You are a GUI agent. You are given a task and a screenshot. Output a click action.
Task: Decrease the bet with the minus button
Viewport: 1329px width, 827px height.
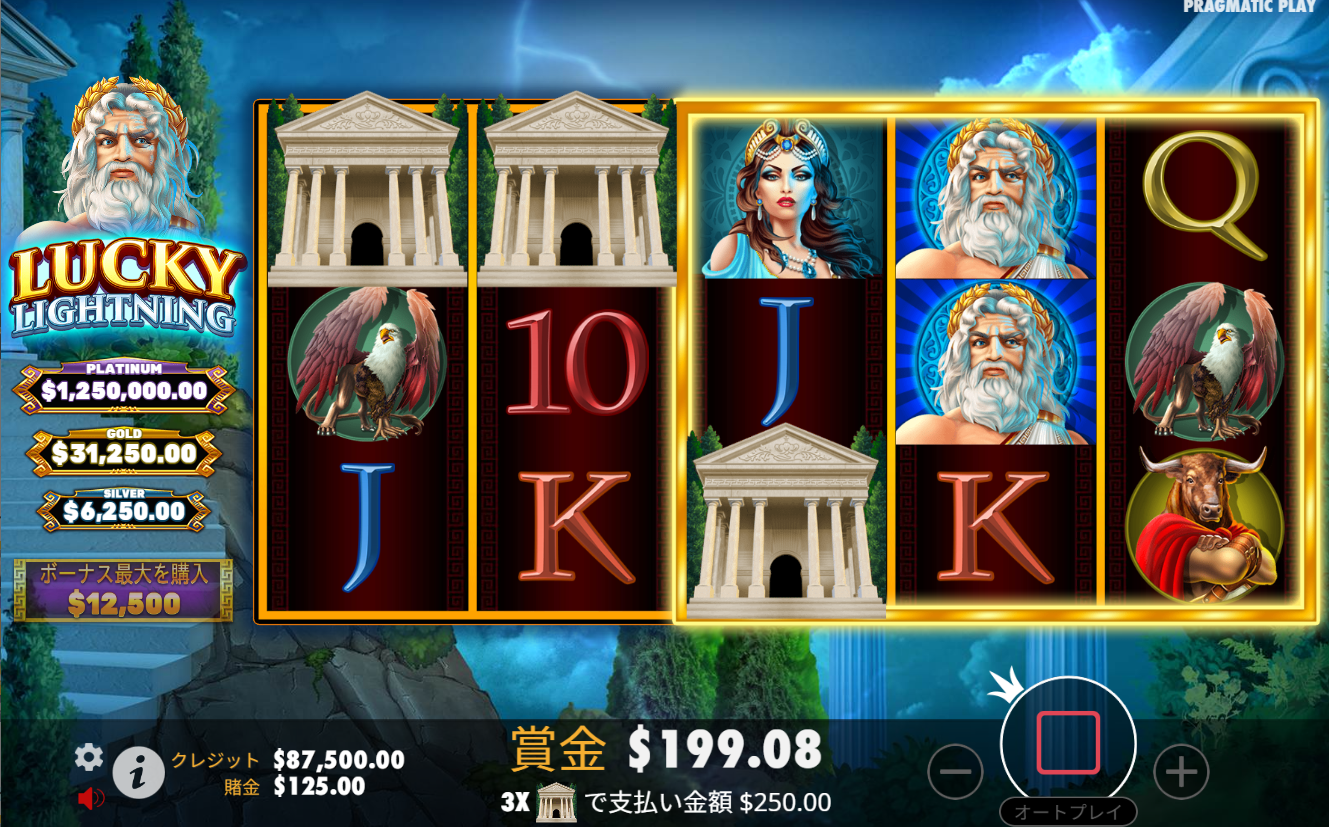pyautogui.click(x=956, y=771)
